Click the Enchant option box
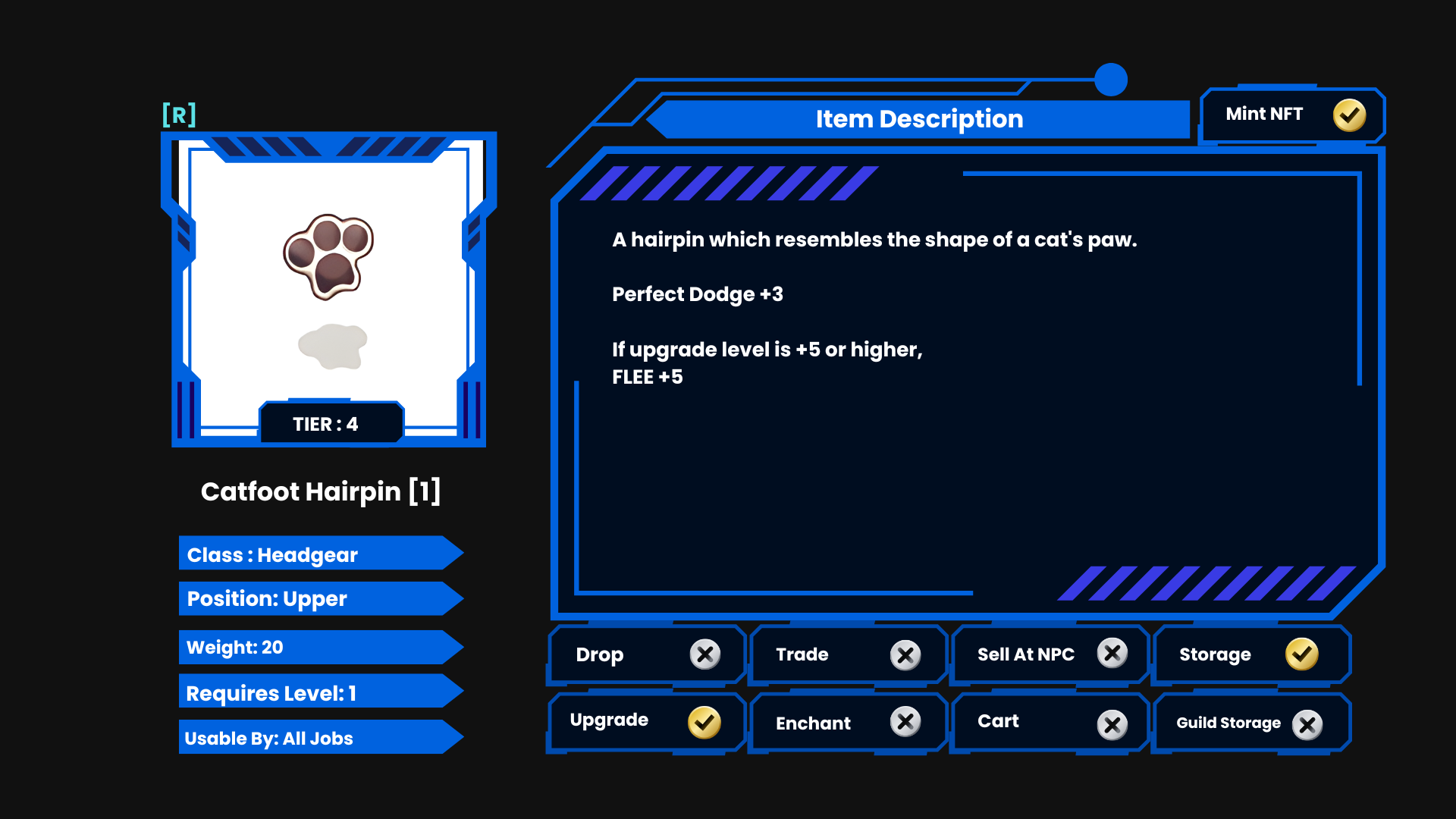Screen dimensions: 1456x819 [848, 723]
